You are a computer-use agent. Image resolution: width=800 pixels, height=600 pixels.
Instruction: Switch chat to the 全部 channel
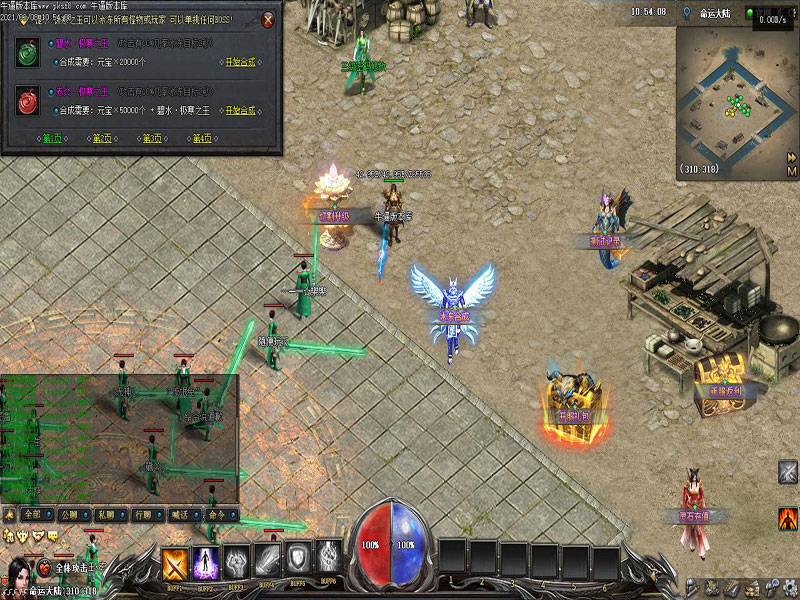(32, 514)
